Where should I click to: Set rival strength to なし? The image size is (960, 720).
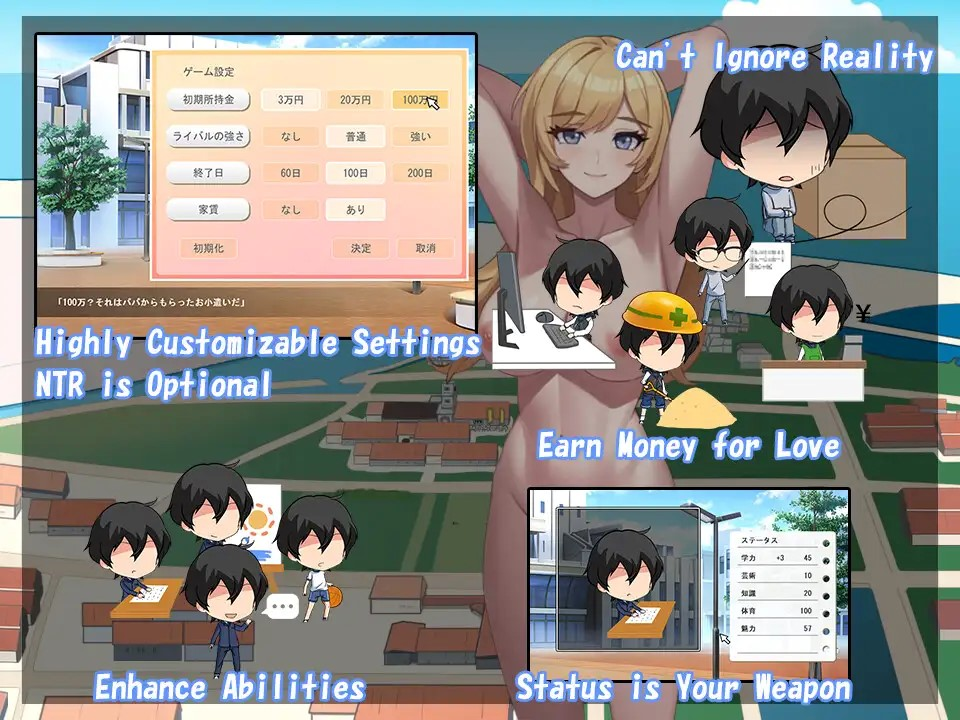291,136
